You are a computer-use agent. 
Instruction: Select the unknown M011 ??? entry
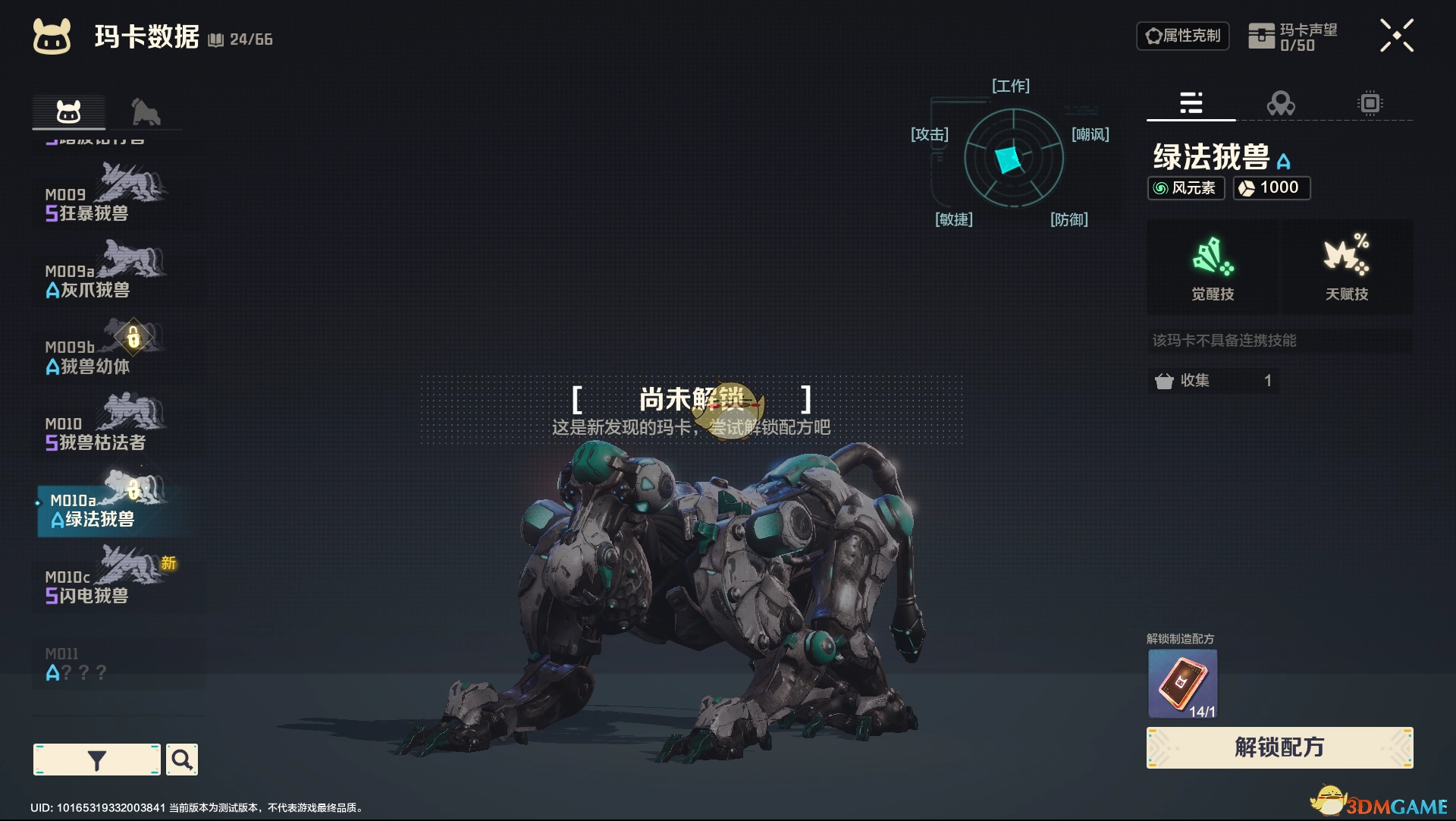pyautogui.click(x=106, y=663)
